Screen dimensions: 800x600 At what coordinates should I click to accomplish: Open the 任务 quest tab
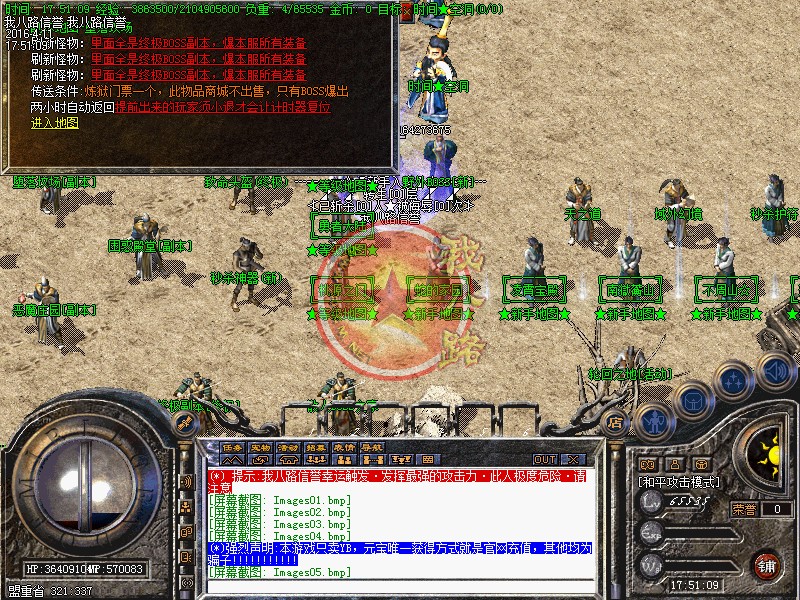point(233,447)
